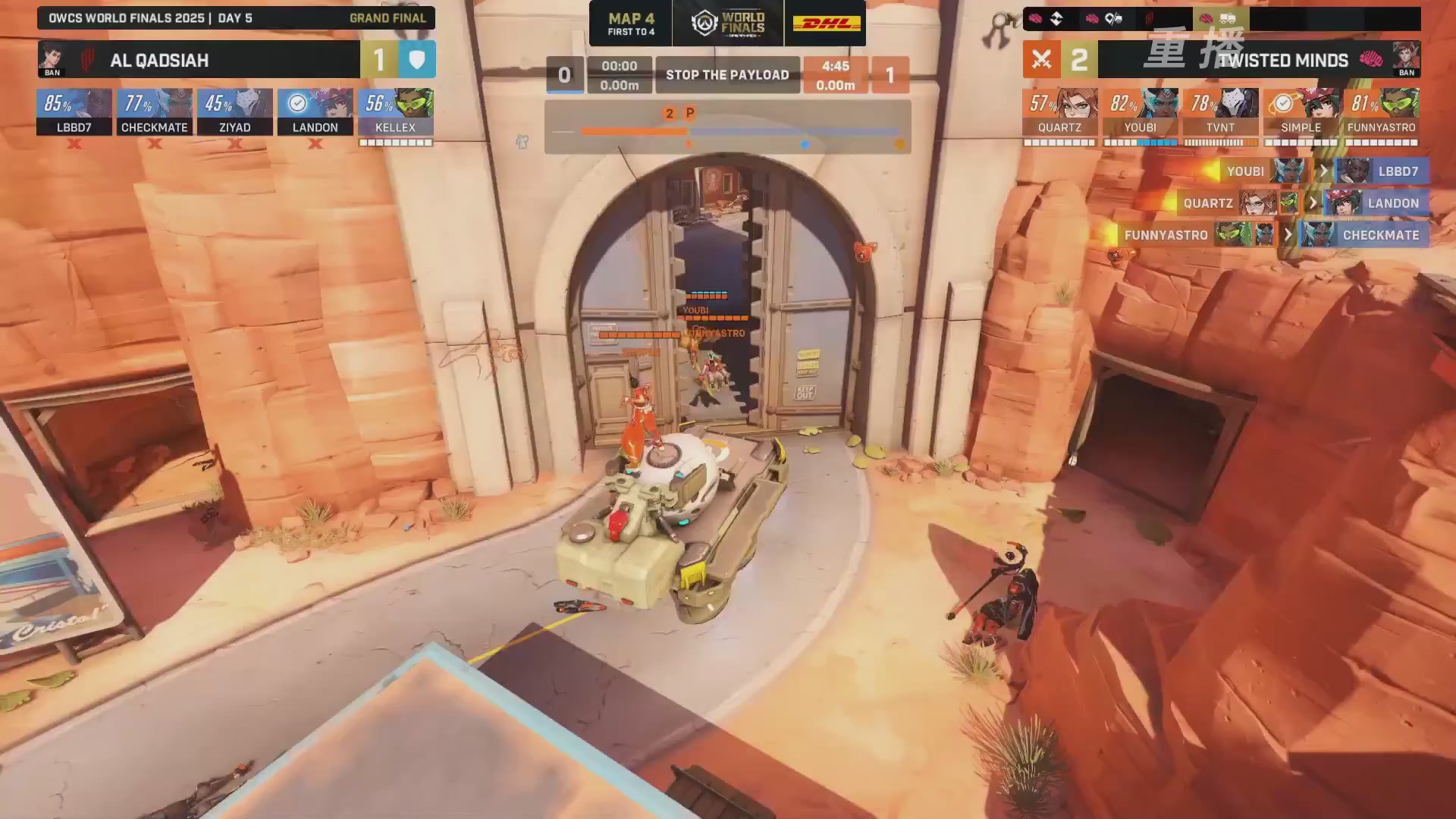This screenshot has height=819, width=1456.
Task: Select SIMPLE's player card
Action: 1301,112
